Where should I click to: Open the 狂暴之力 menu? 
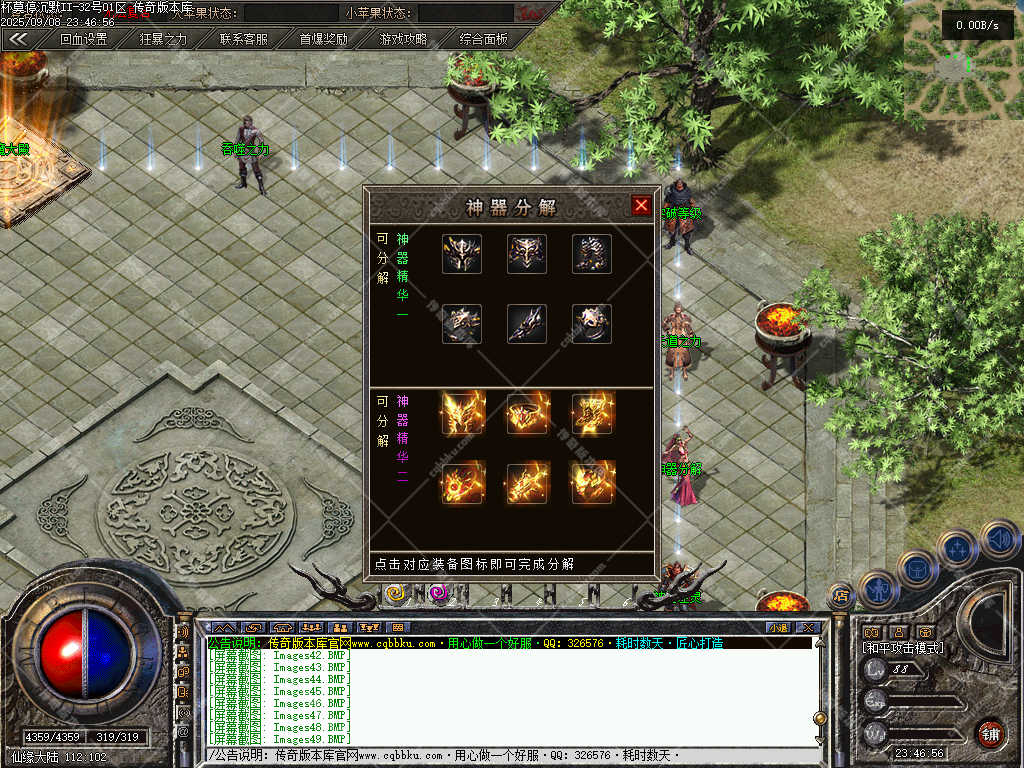click(163, 40)
